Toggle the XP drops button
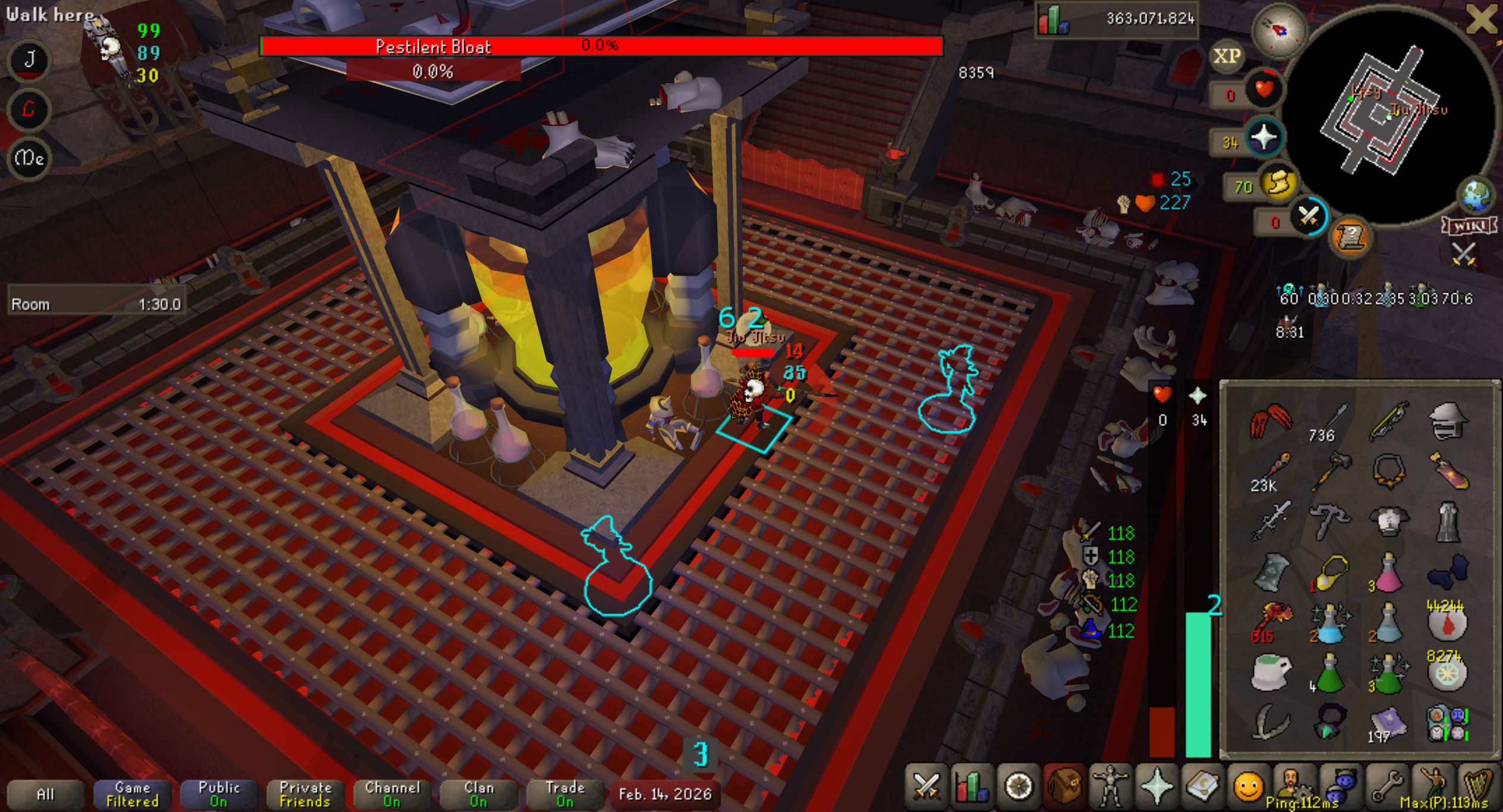 tap(1227, 56)
